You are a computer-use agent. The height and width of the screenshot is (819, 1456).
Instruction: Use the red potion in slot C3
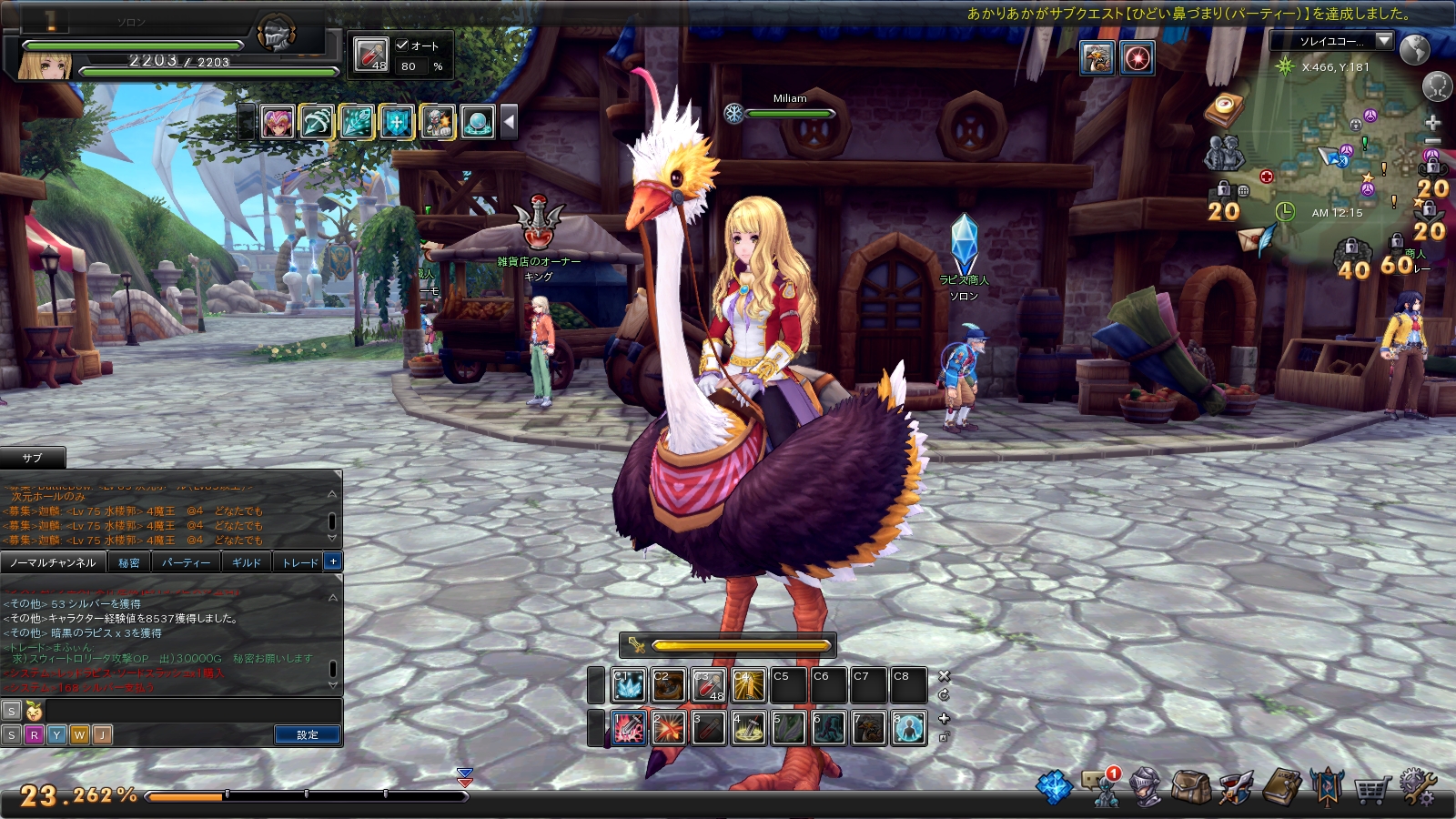(x=709, y=686)
